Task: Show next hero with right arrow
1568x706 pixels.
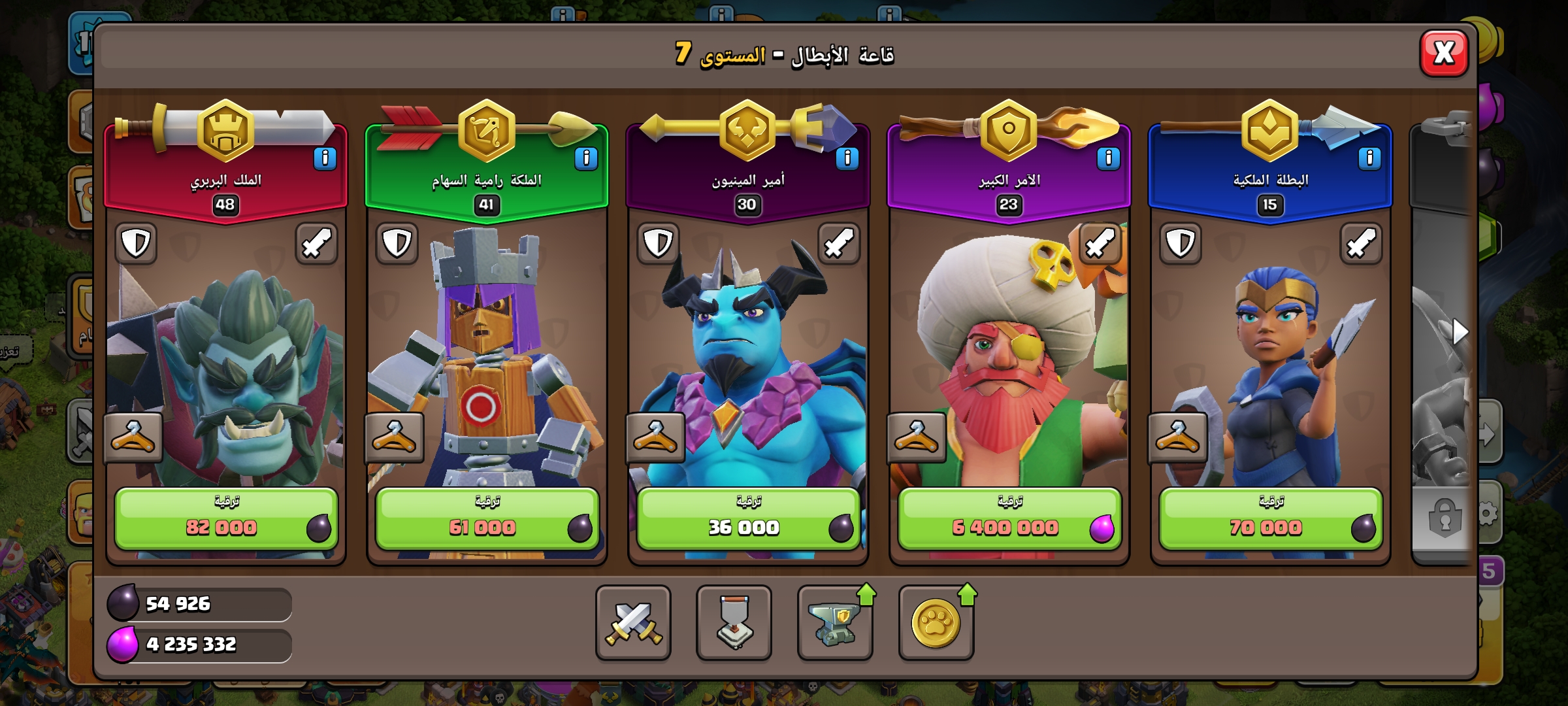Action: click(1460, 332)
